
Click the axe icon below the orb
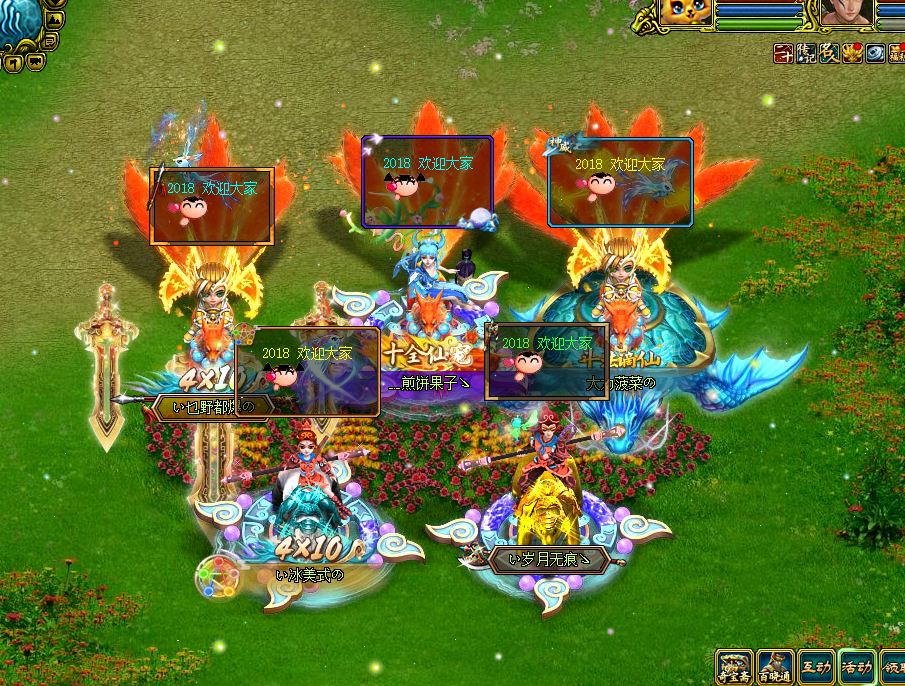point(12,64)
